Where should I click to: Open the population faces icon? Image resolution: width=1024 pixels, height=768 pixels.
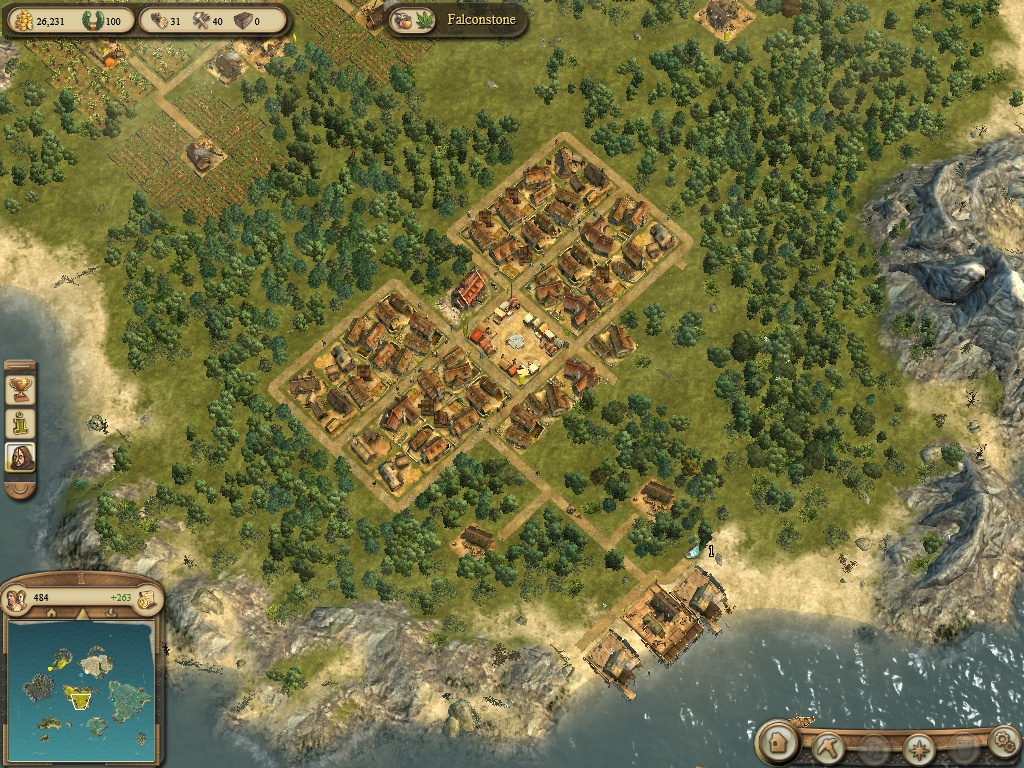tap(16, 598)
